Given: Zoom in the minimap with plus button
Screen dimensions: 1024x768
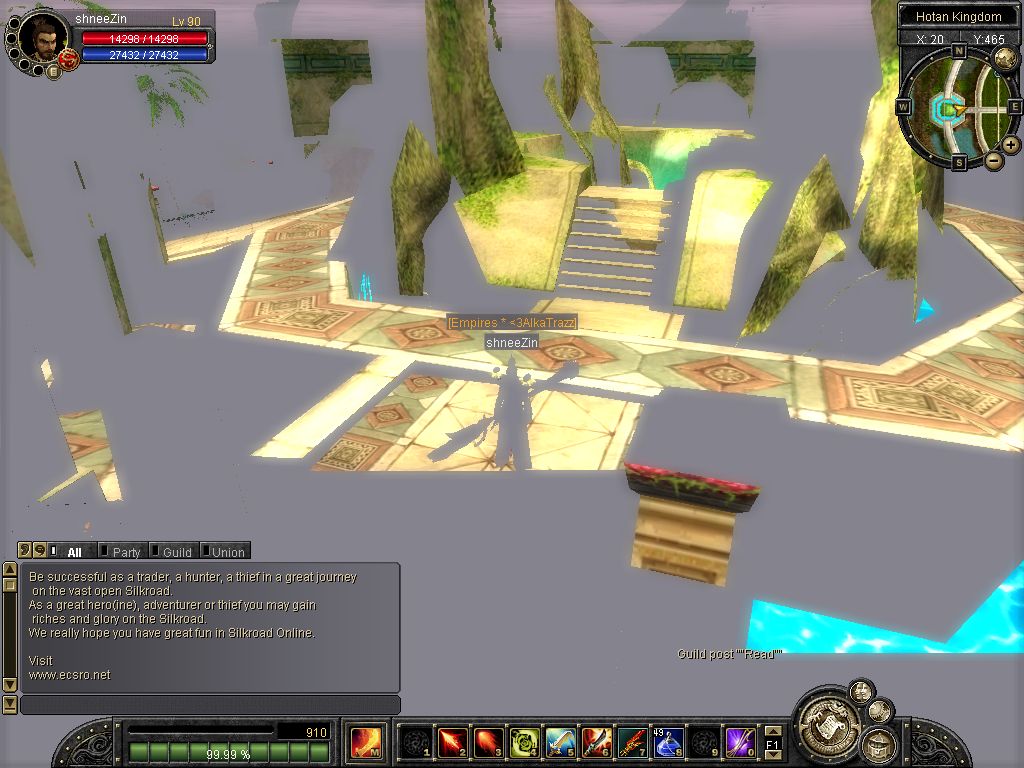Looking at the screenshot, I should [1011, 145].
